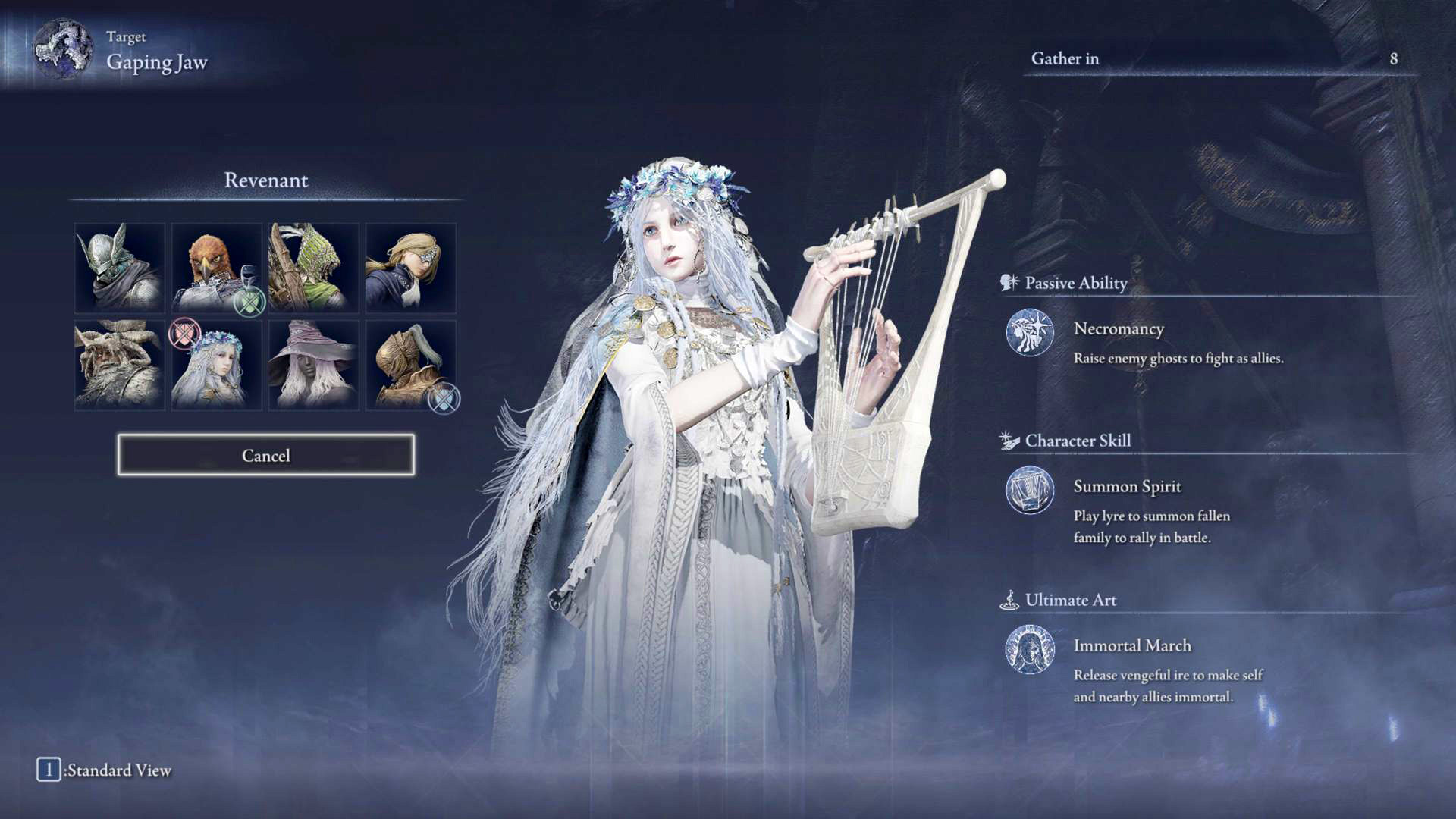Click the Necromancy passive ability icon
This screenshot has height=819, width=1456.
coord(1029,332)
